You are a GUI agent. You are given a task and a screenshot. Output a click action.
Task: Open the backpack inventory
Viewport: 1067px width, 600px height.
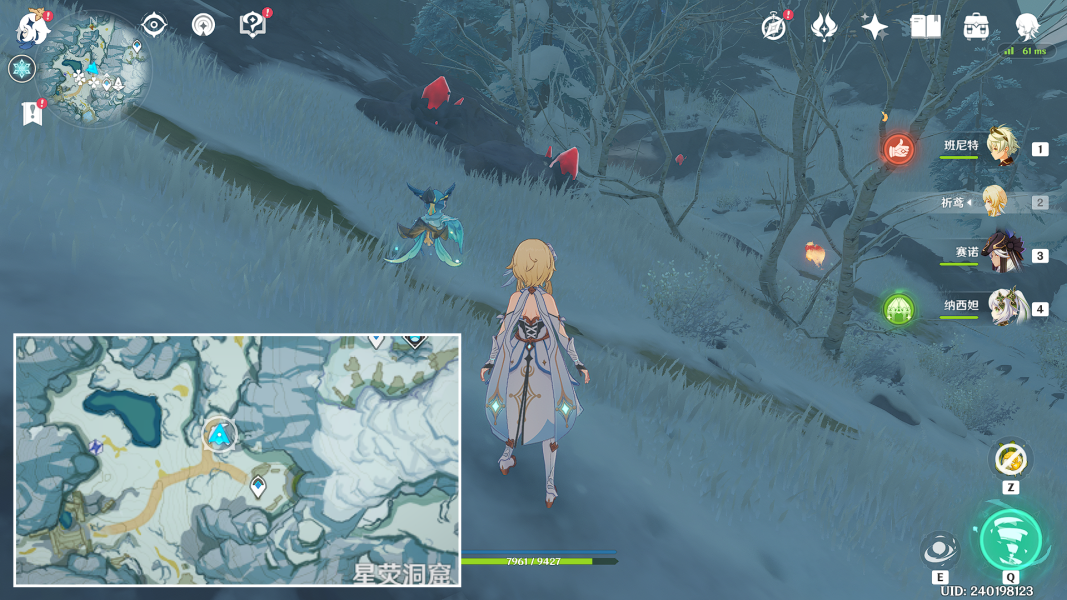tap(977, 27)
